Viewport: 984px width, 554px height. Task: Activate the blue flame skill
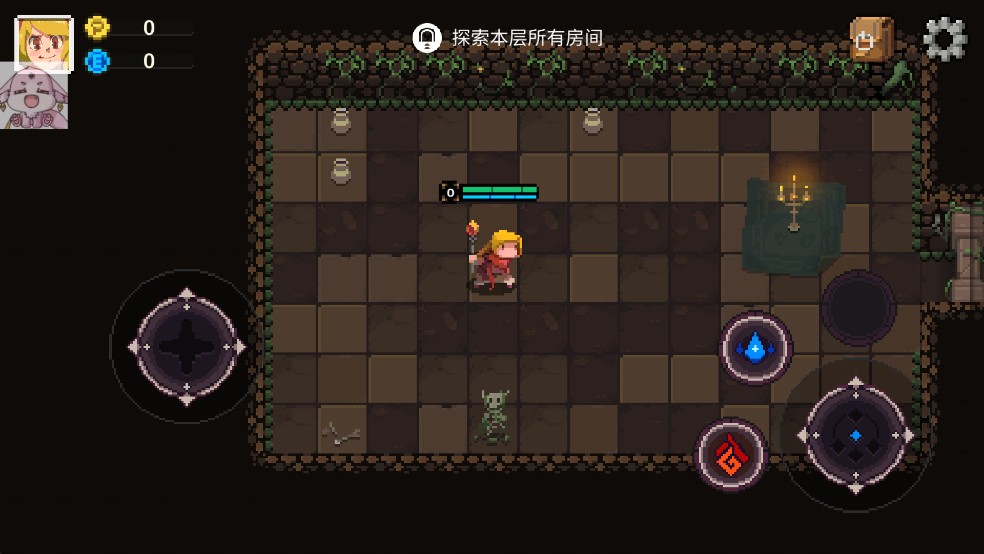pos(756,348)
